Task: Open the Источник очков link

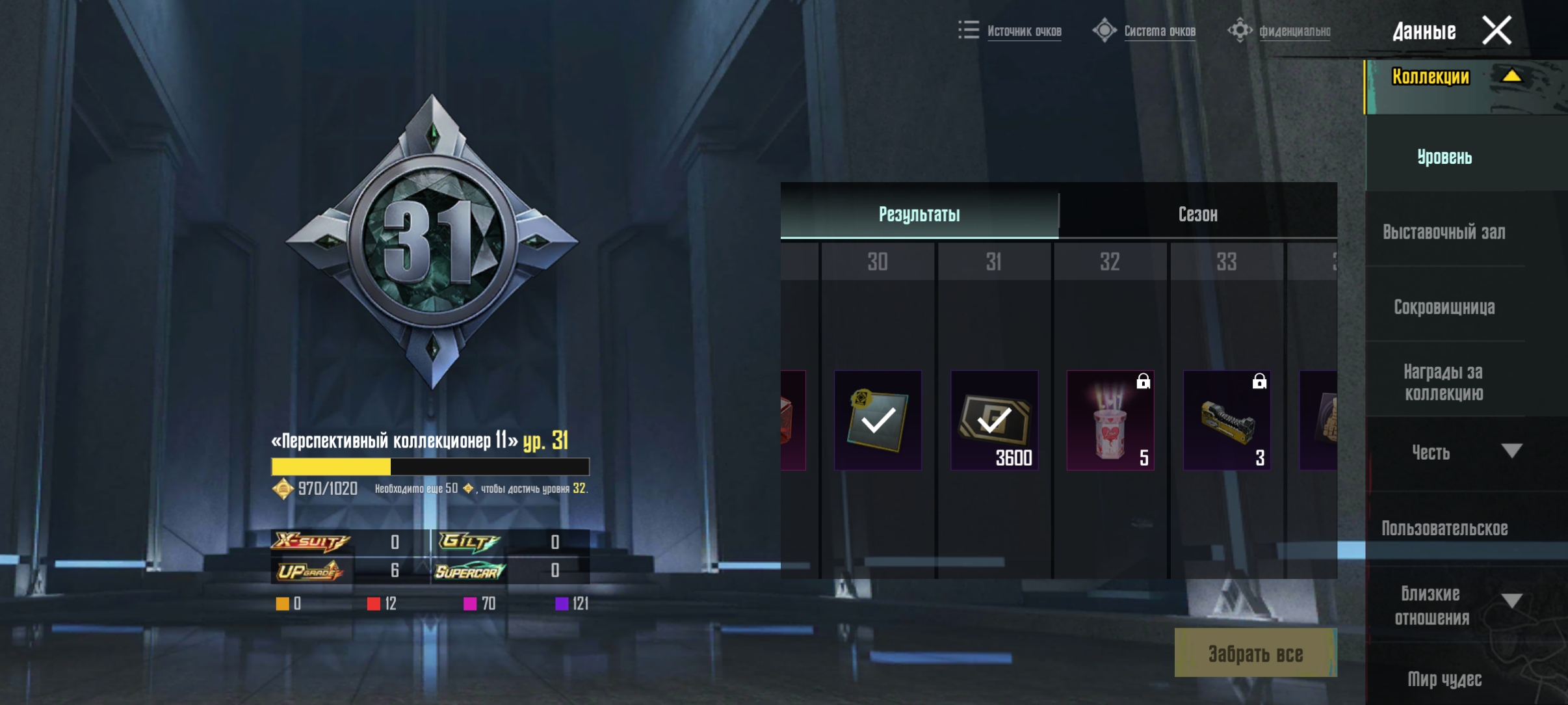Action: point(1023,31)
